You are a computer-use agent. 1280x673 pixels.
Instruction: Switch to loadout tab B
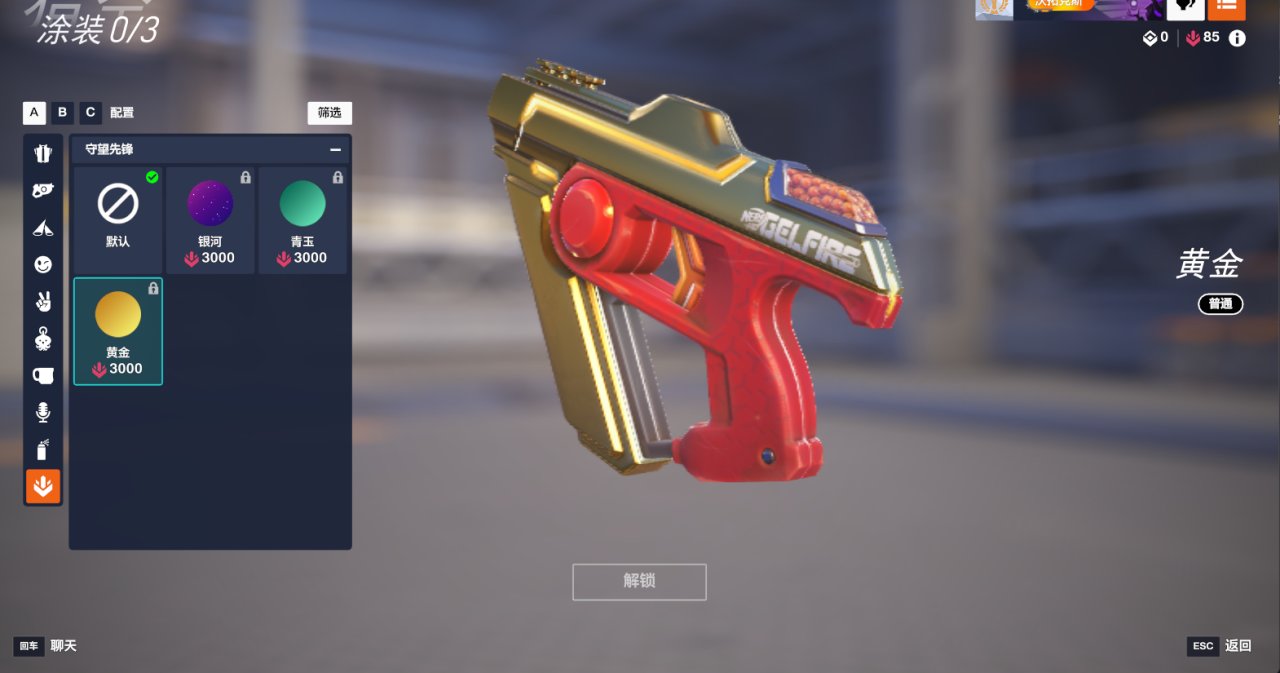tap(62, 112)
